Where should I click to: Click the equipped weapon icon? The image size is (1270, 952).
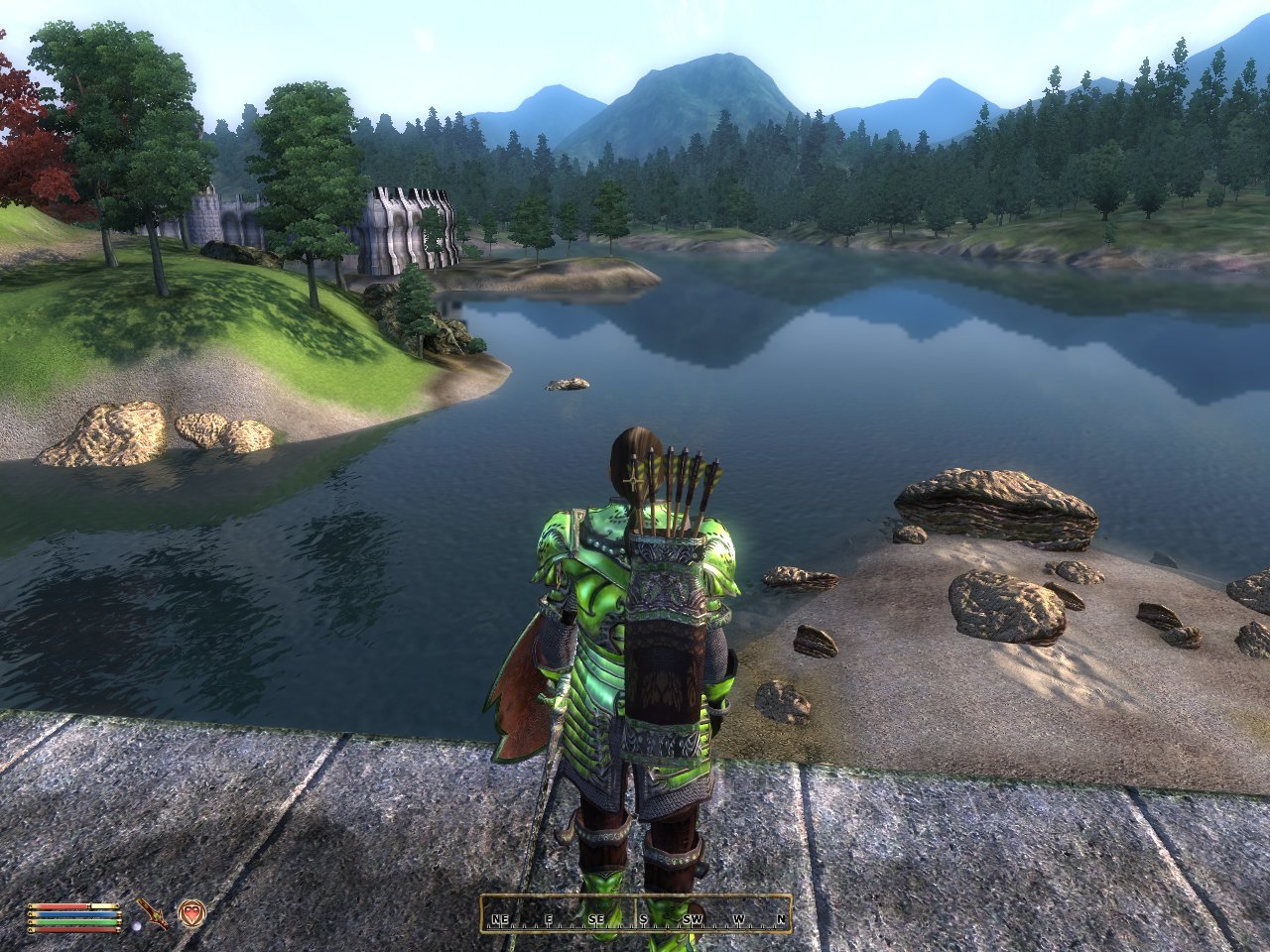coord(153,912)
